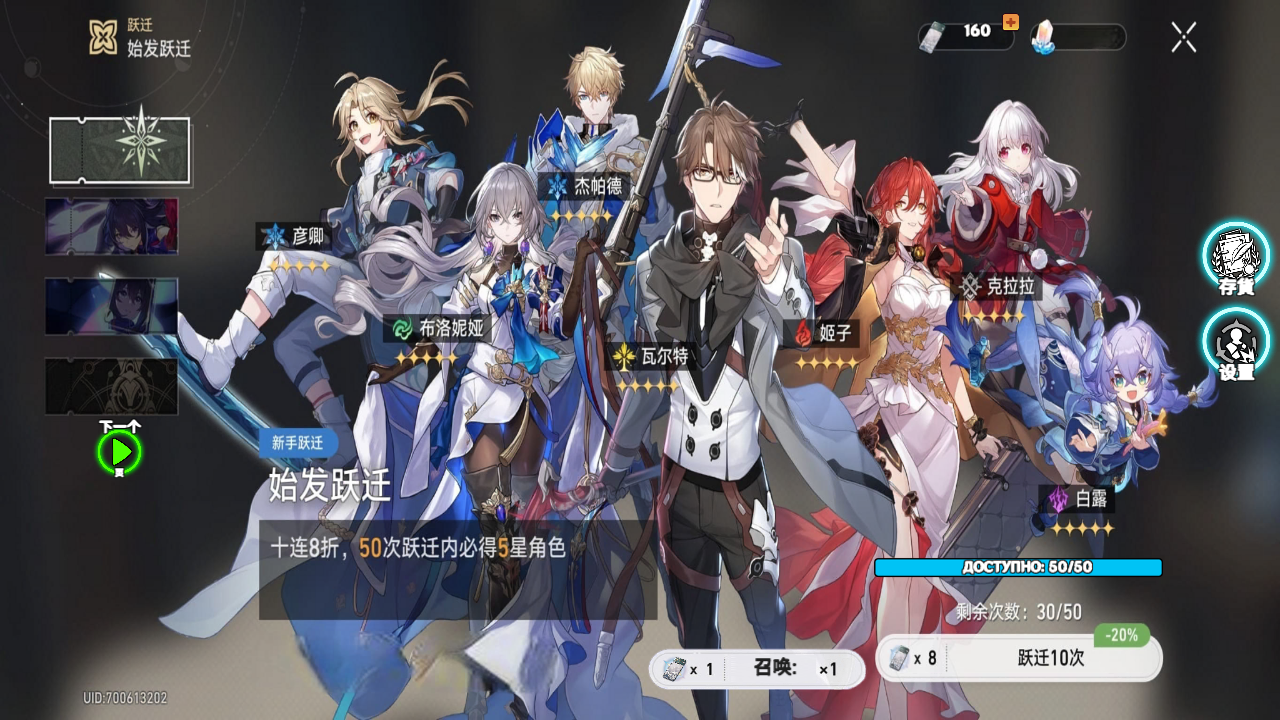Click the star pass counter showing 160
This screenshot has width=1280, height=720.
tap(962, 31)
